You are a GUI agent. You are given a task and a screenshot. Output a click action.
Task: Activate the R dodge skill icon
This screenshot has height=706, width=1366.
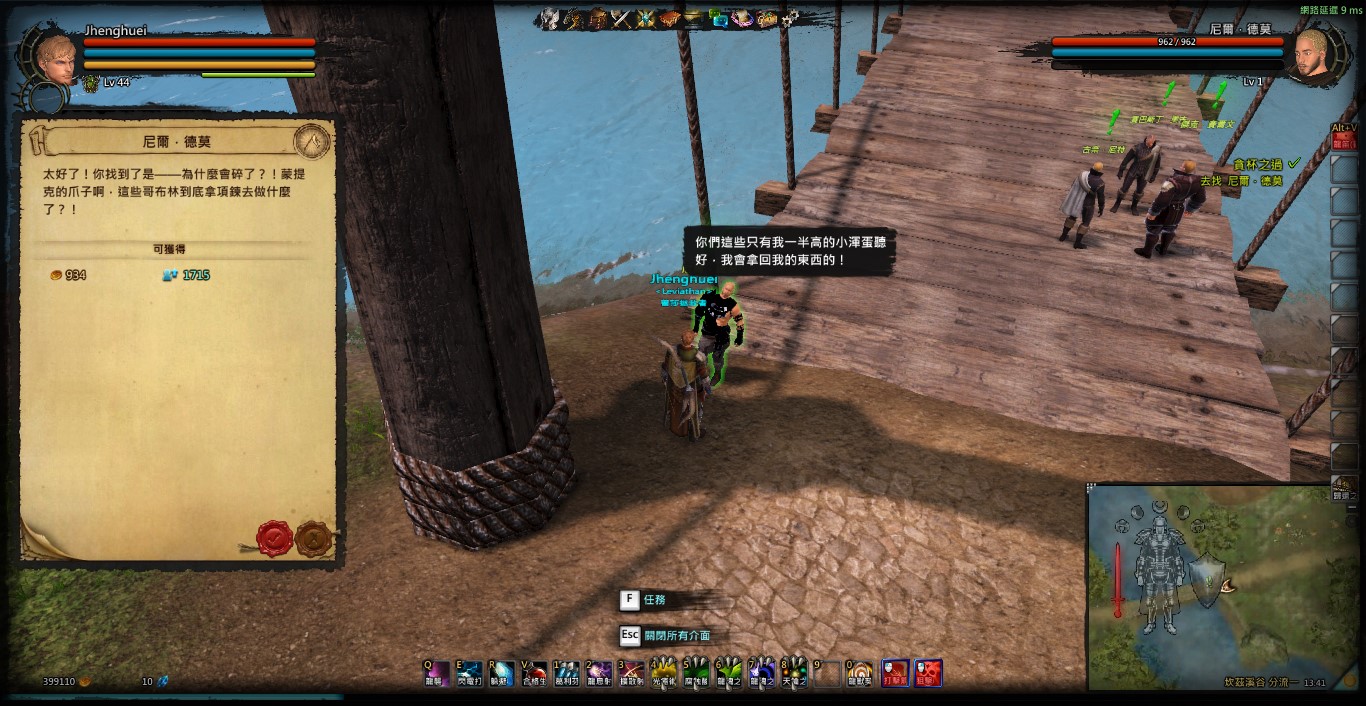point(502,673)
